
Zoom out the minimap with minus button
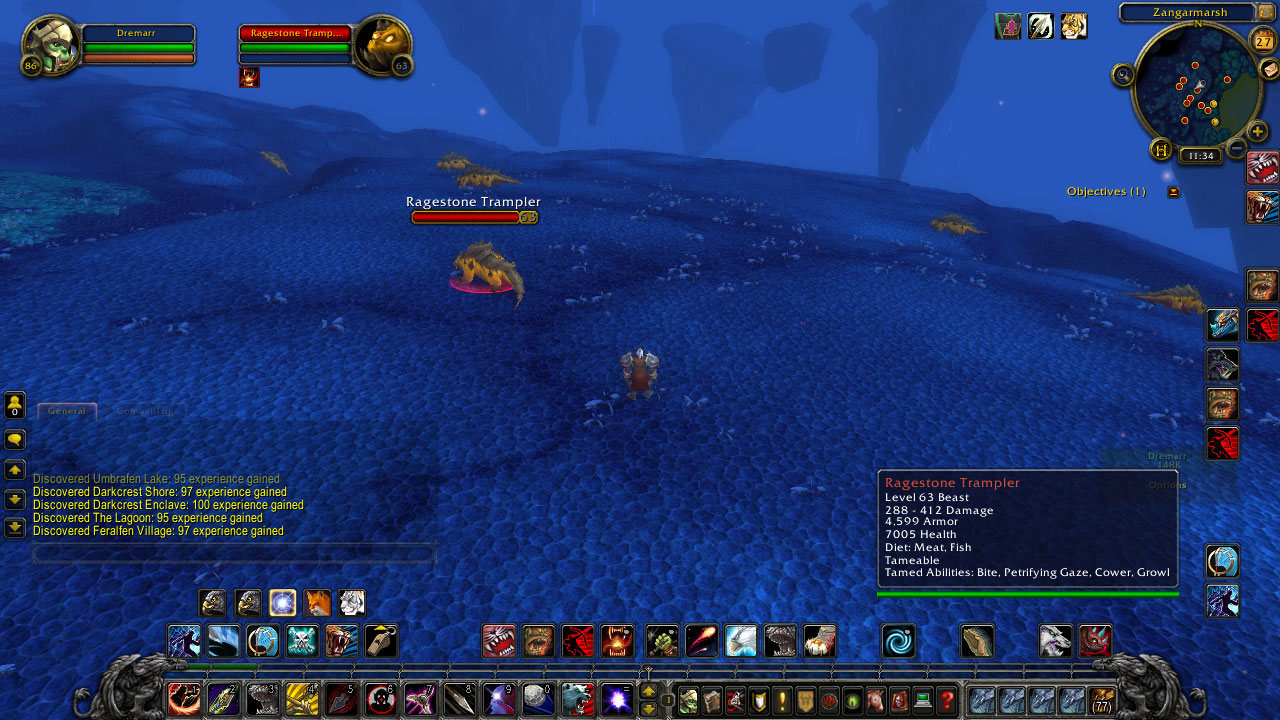click(x=1237, y=149)
